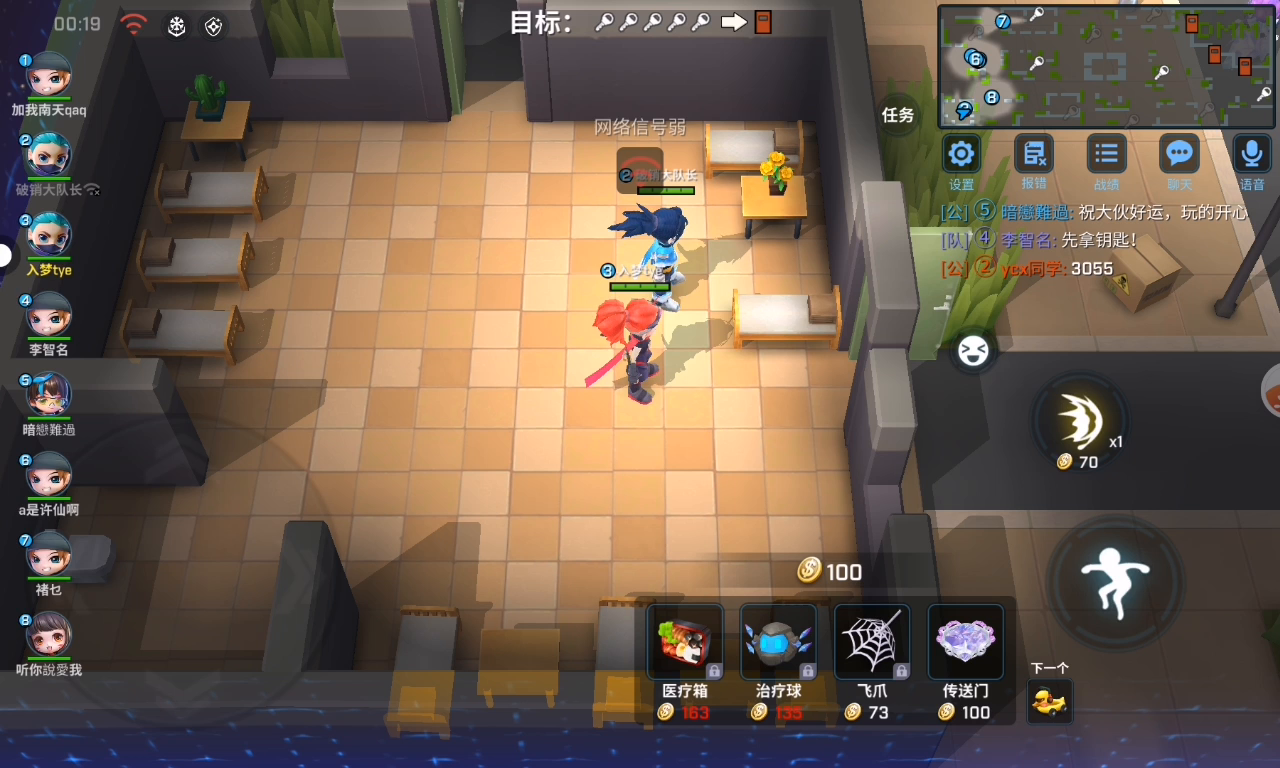Open the 任务 task button

click(898, 115)
